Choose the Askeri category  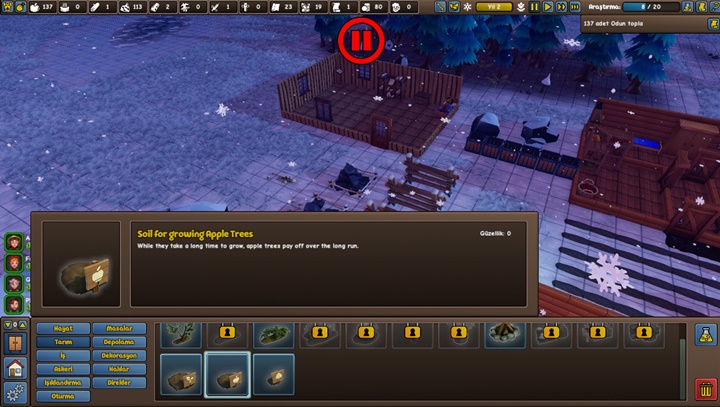(x=63, y=369)
